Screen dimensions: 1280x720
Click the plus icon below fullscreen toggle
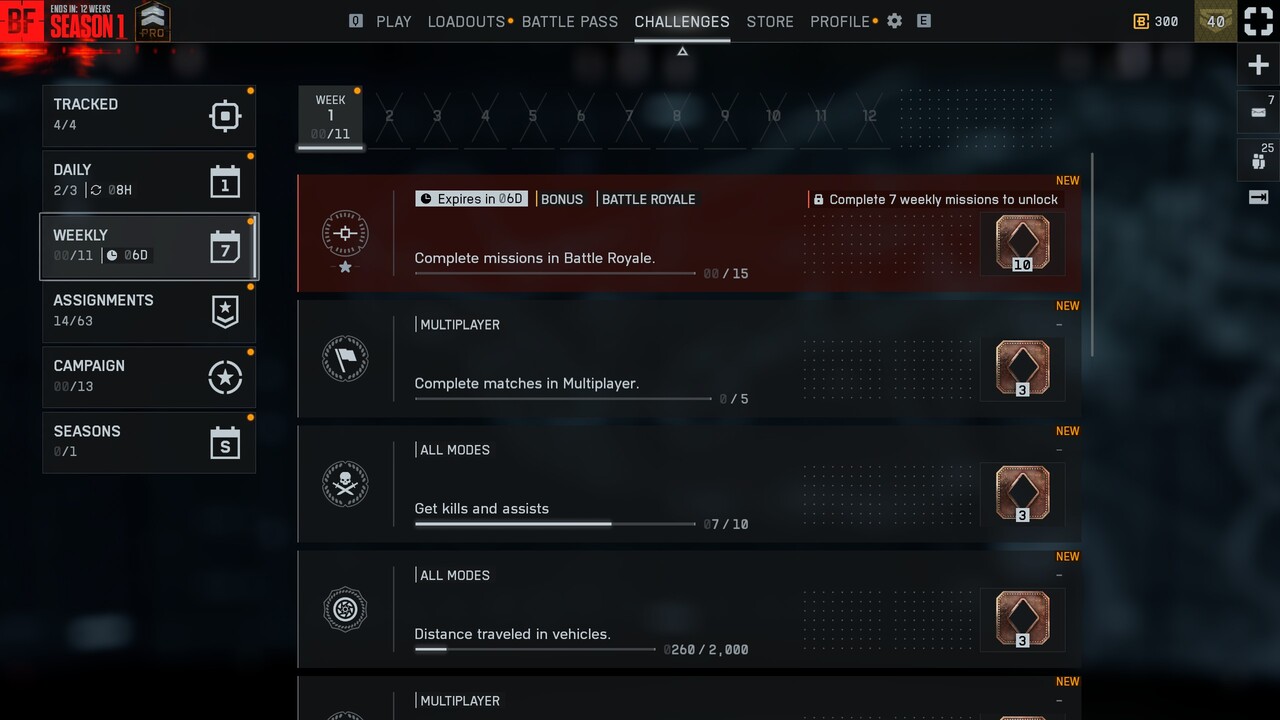click(x=1258, y=64)
